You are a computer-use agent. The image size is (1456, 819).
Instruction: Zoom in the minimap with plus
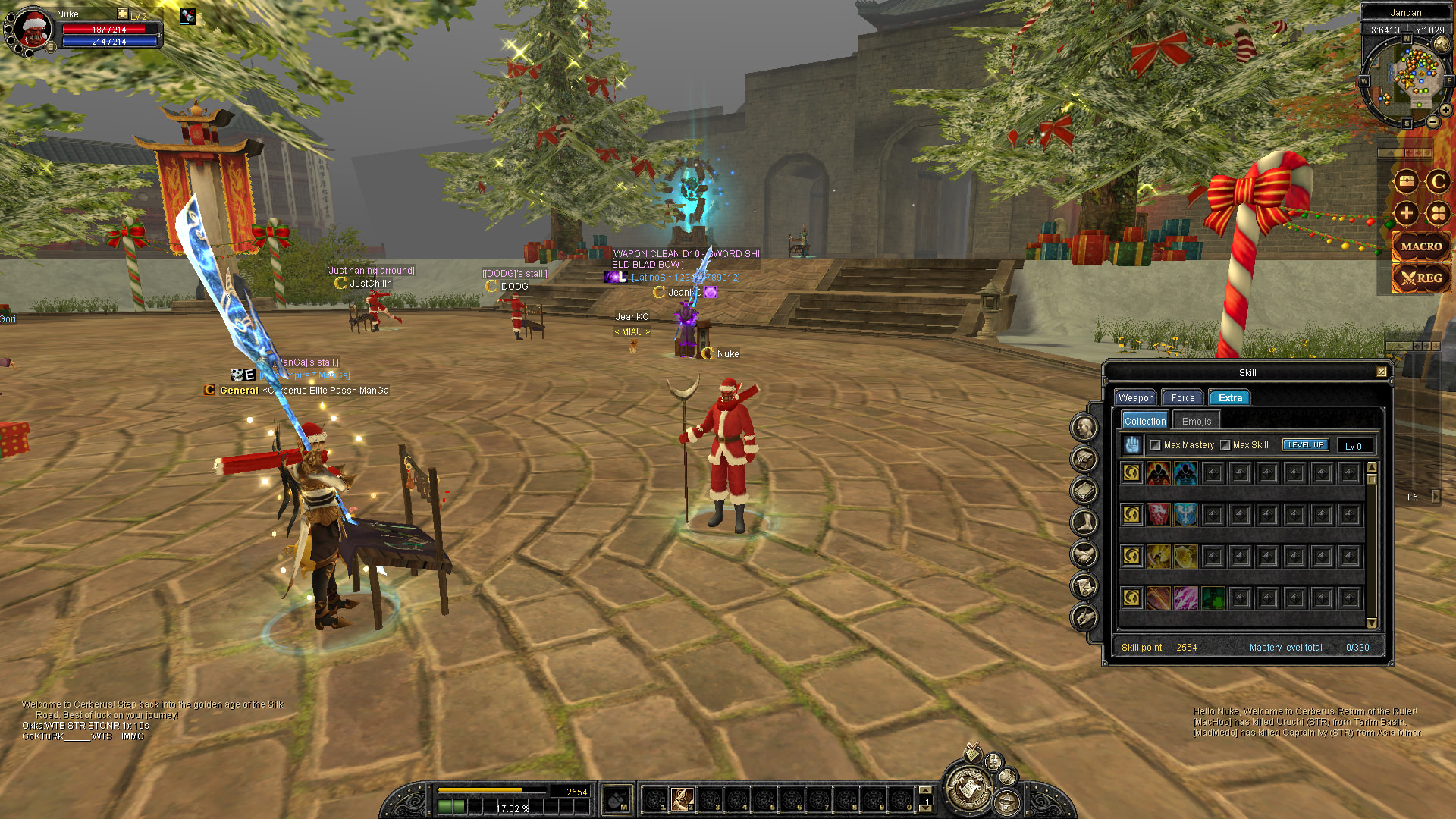(1446, 110)
